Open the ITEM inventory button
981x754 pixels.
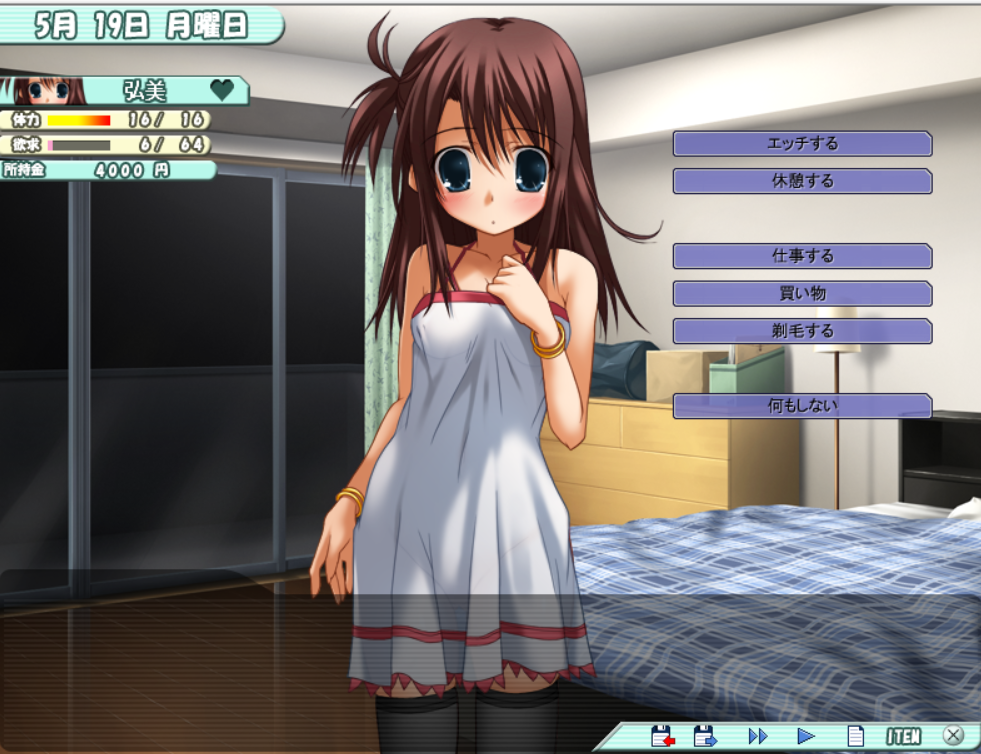pos(903,736)
